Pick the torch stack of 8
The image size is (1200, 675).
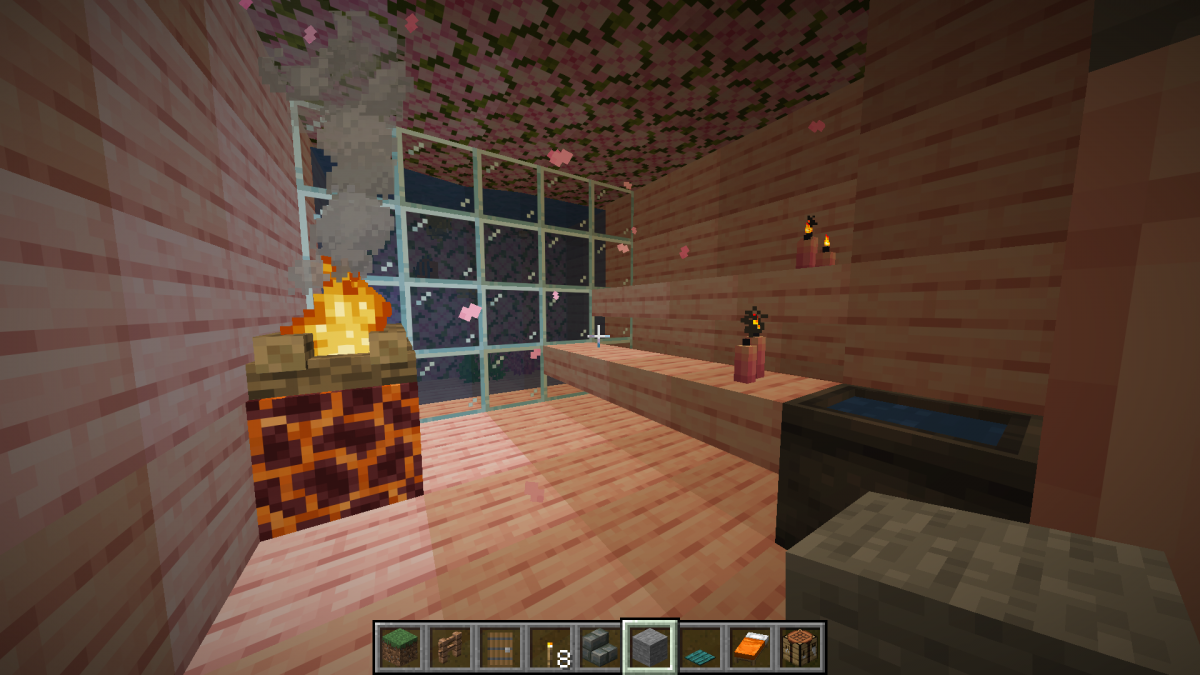[550, 647]
